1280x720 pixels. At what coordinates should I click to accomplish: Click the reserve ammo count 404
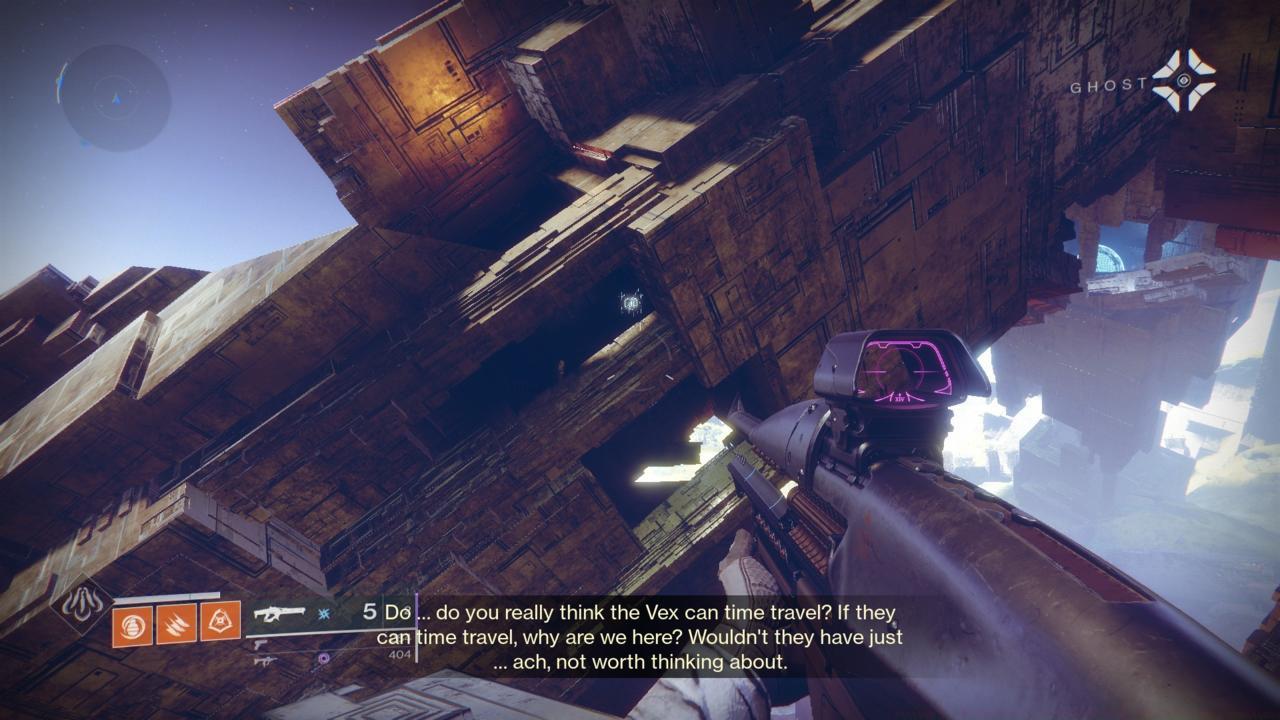click(x=398, y=654)
